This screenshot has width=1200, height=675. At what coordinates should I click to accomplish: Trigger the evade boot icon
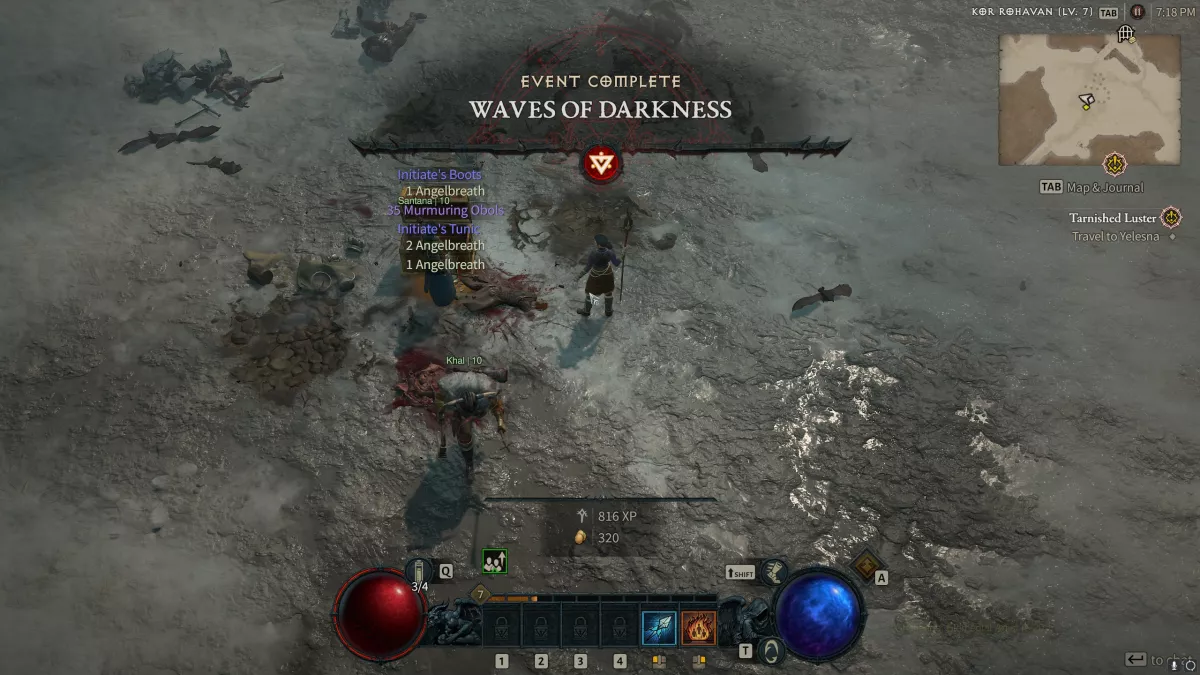pyautogui.click(x=773, y=572)
